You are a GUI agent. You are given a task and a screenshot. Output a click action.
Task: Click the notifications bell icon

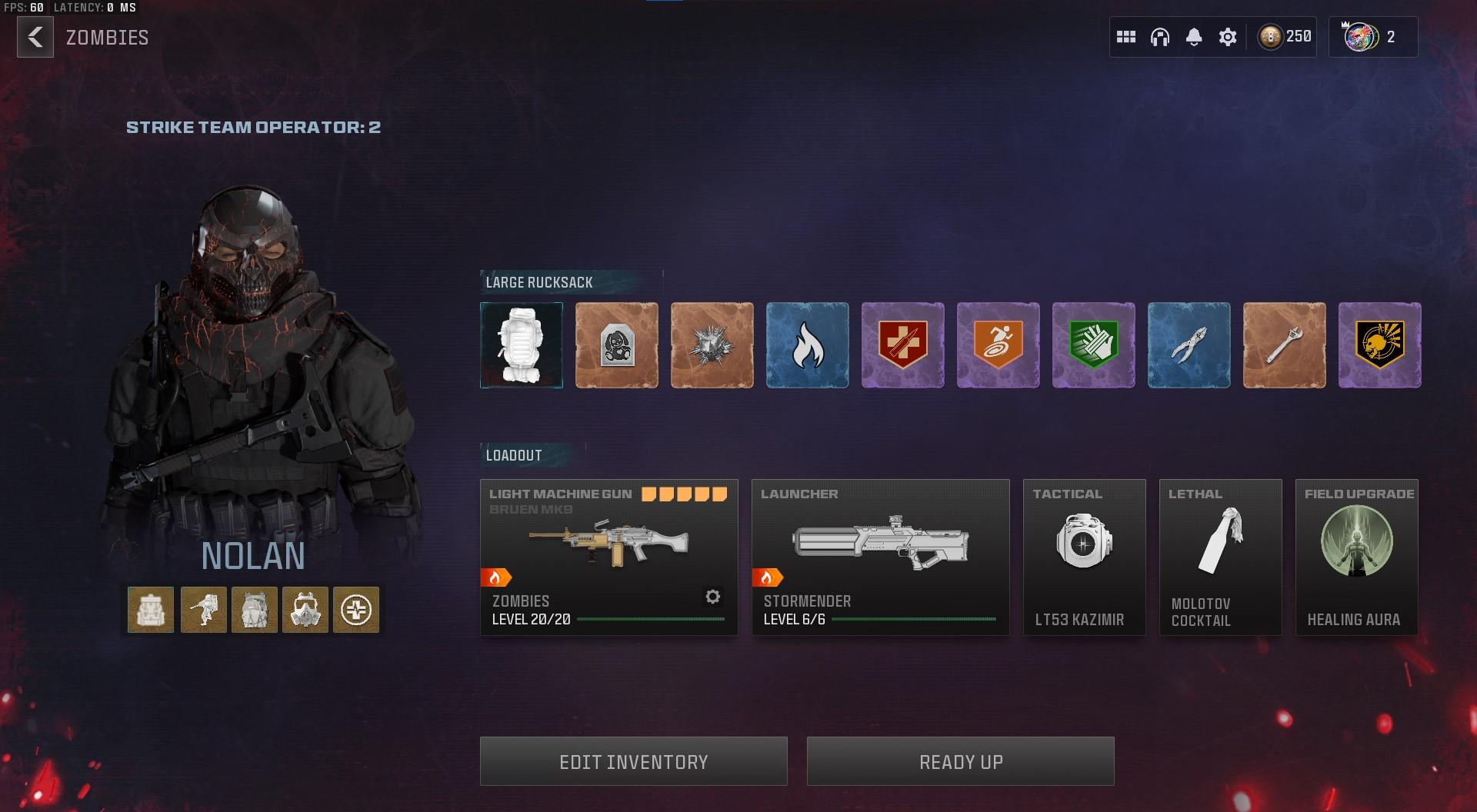click(1194, 36)
